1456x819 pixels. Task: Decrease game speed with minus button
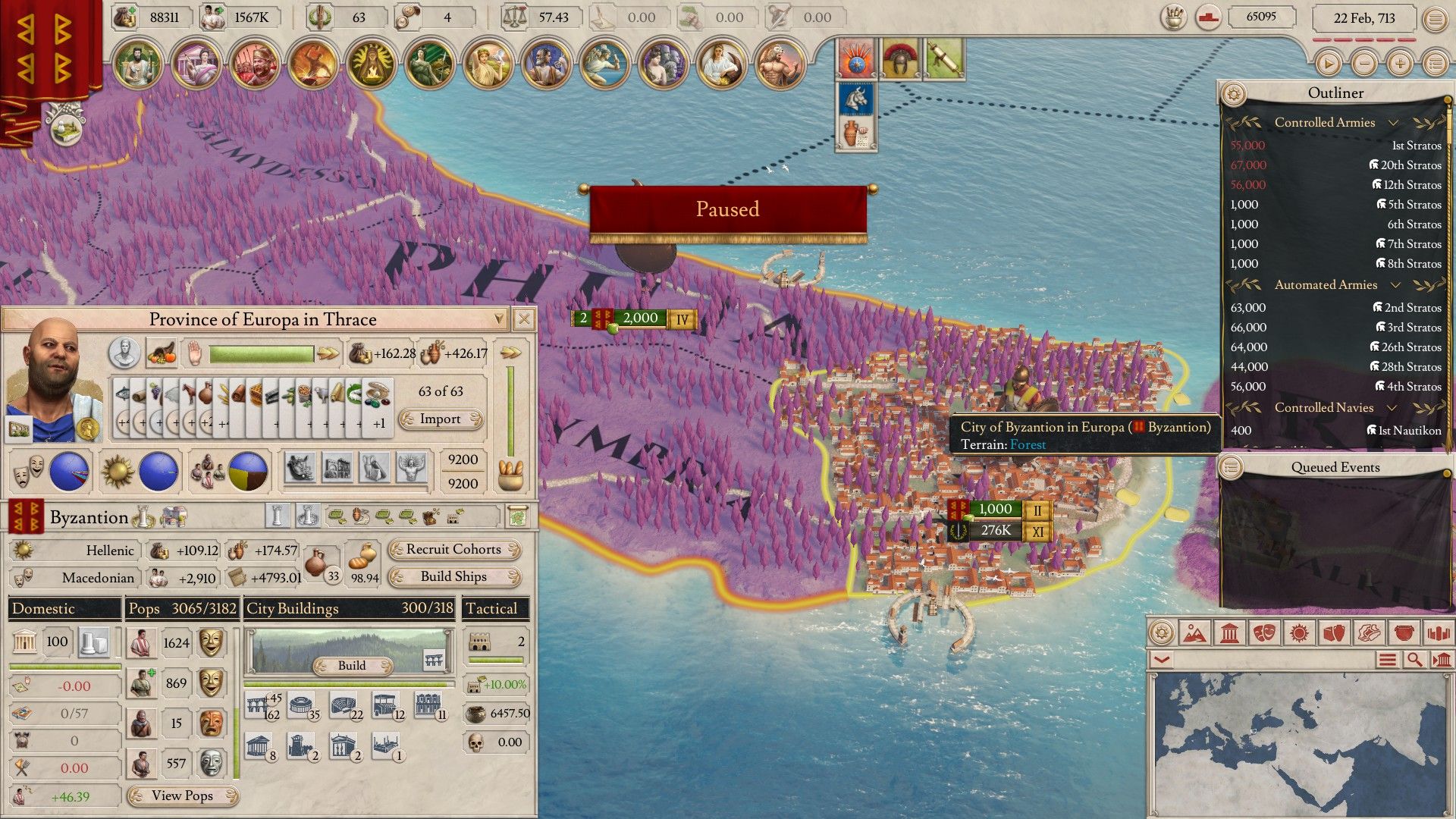(x=1364, y=63)
